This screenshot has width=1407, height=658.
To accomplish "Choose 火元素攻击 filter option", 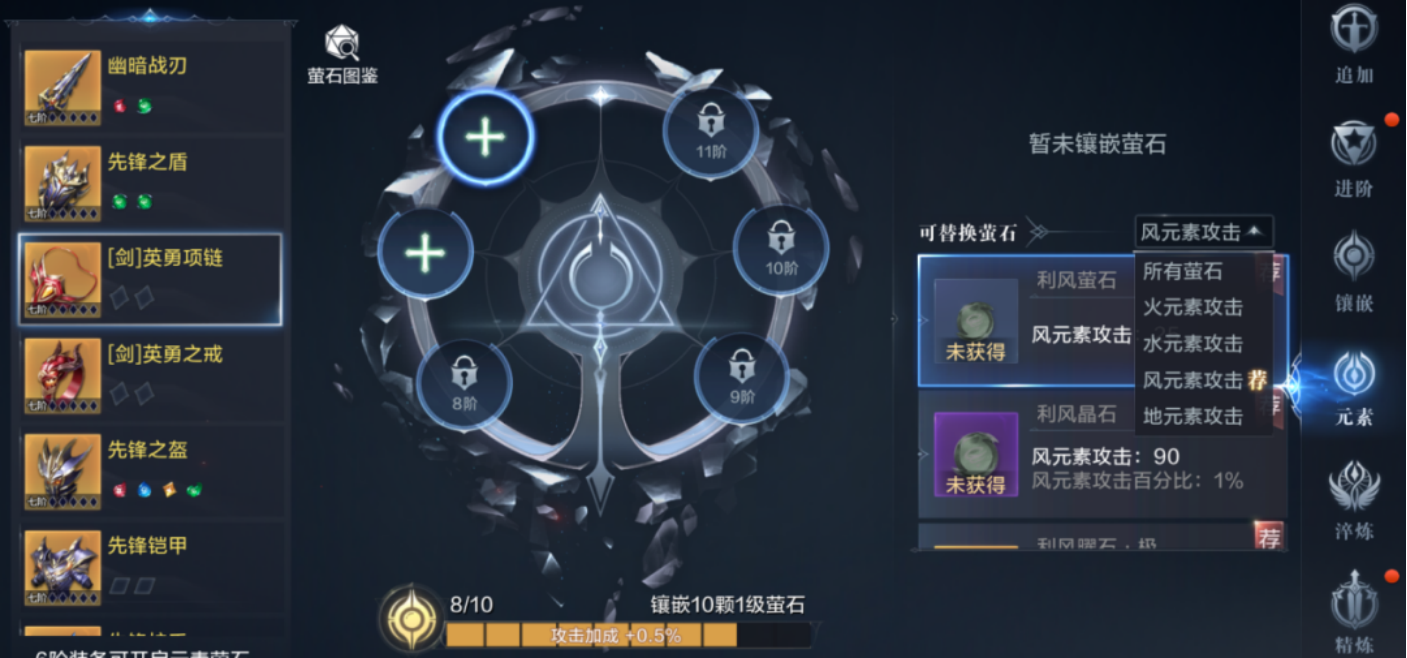I will [x=1193, y=307].
